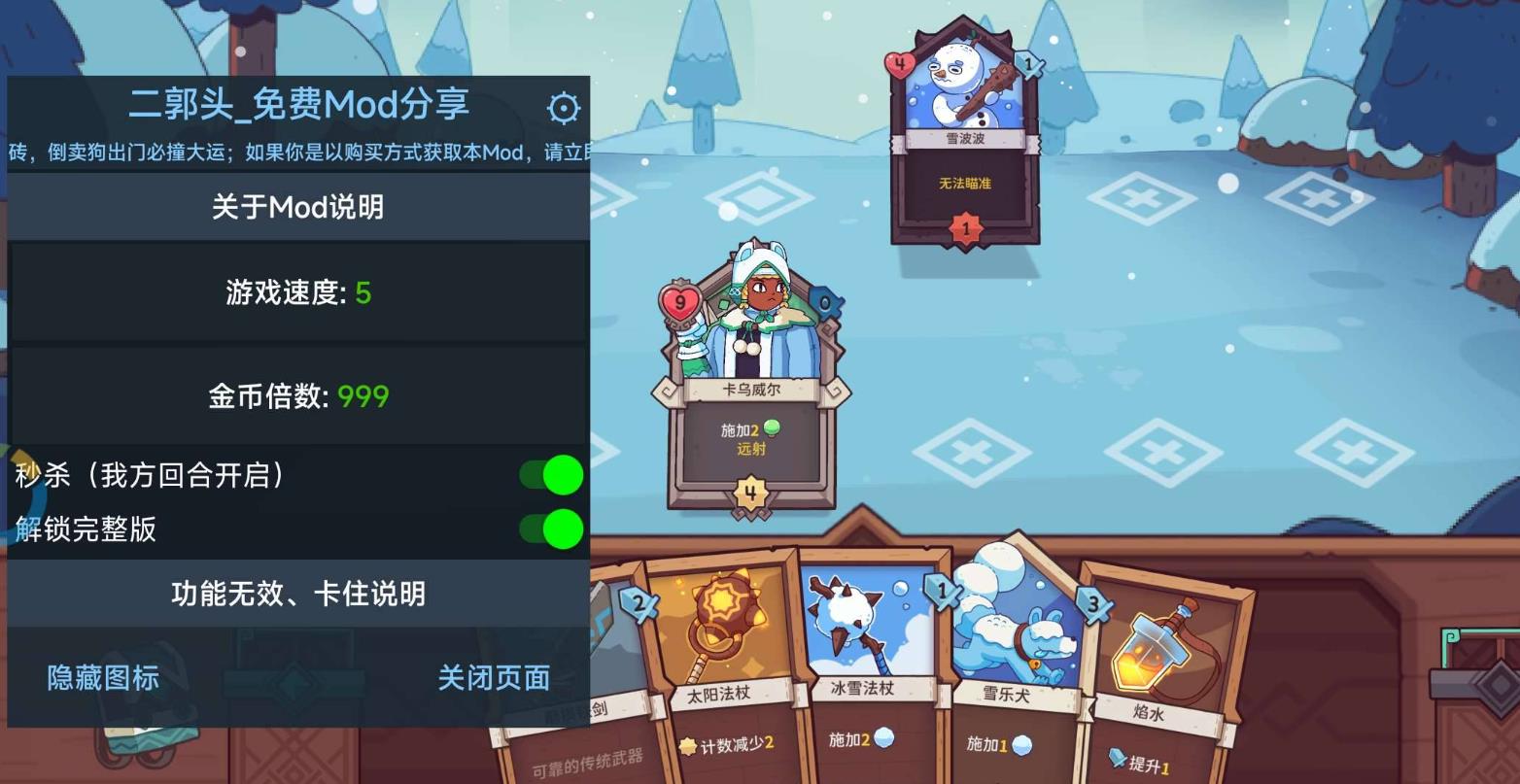The height and width of the screenshot is (784, 1520).
Task: Open mod settings via the gear icon
Action: tap(562, 109)
